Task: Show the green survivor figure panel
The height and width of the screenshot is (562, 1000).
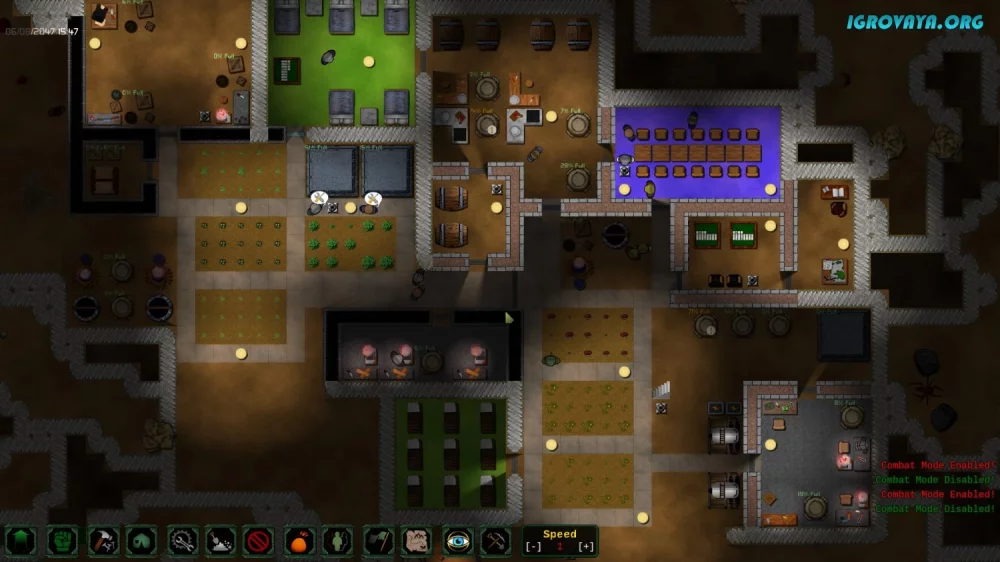Action: (338, 541)
